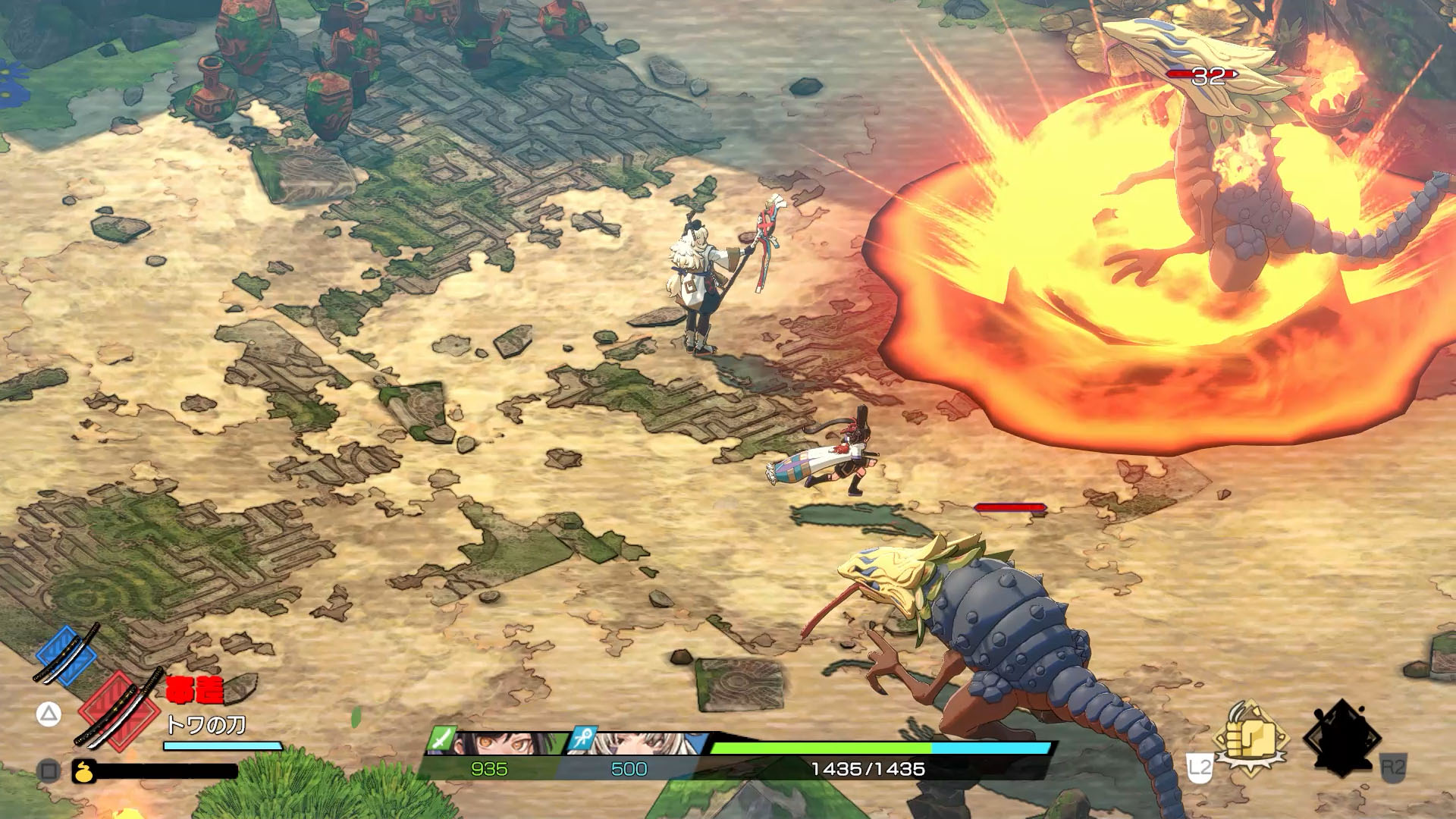Switch to the blue katana weapon
Screen dimensions: 1456x819
[x=67, y=654]
